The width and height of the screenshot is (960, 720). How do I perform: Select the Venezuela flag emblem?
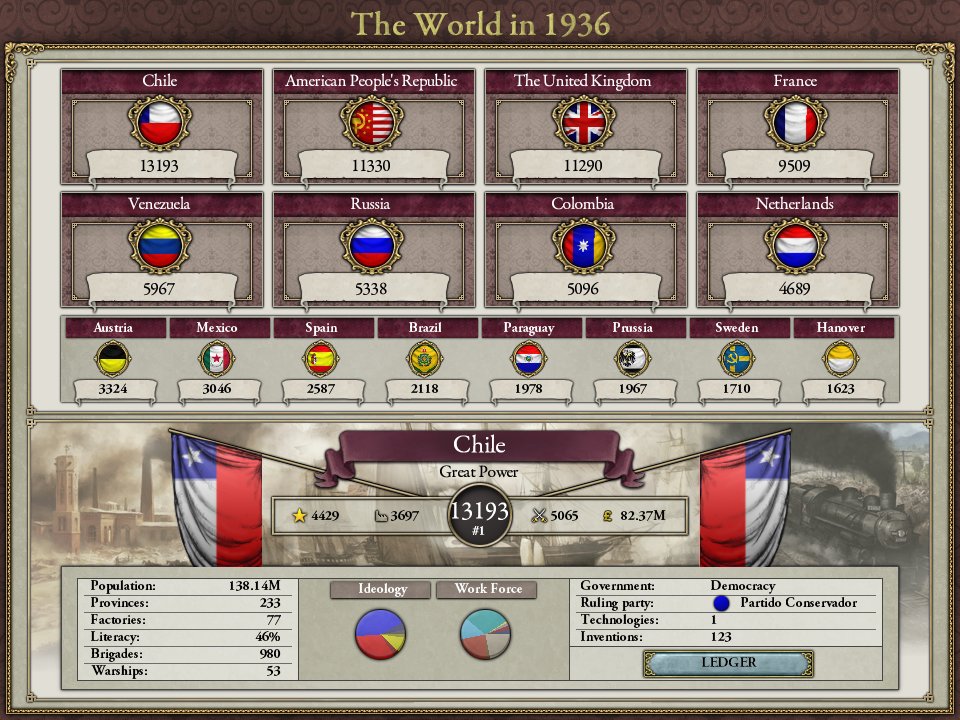[x=160, y=246]
